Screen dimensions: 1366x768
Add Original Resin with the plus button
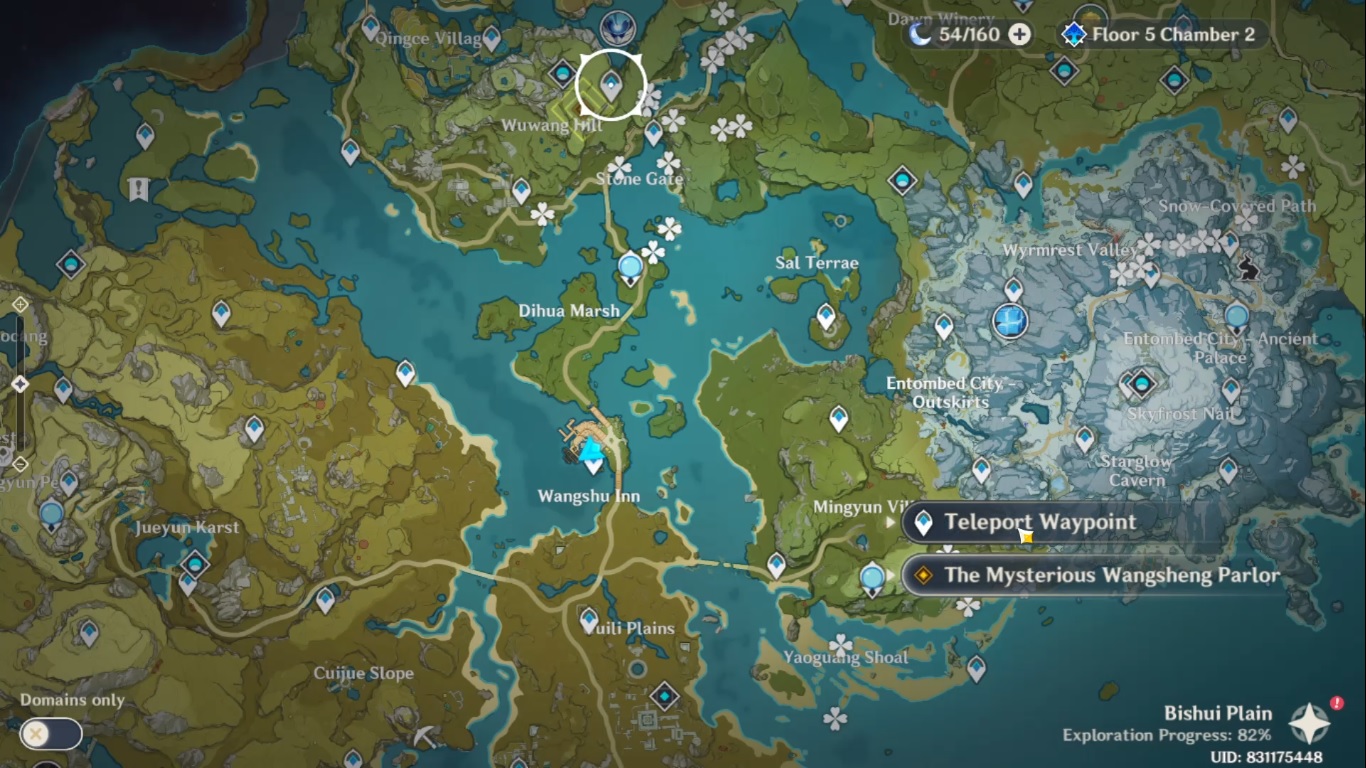1019,35
